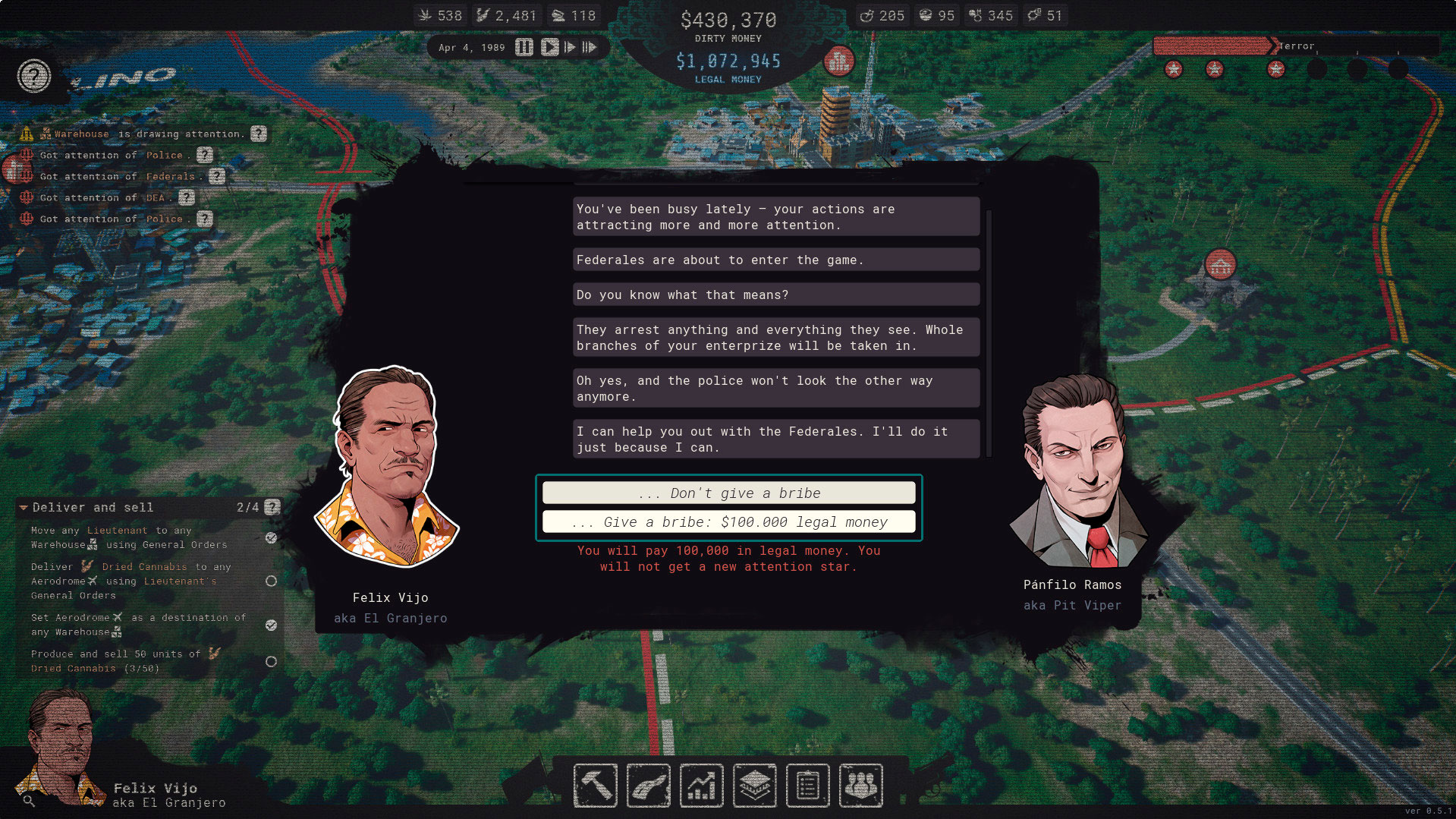The height and width of the screenshot is (819, 1456).
Task: Pause the game time
Action: point(524,47)
